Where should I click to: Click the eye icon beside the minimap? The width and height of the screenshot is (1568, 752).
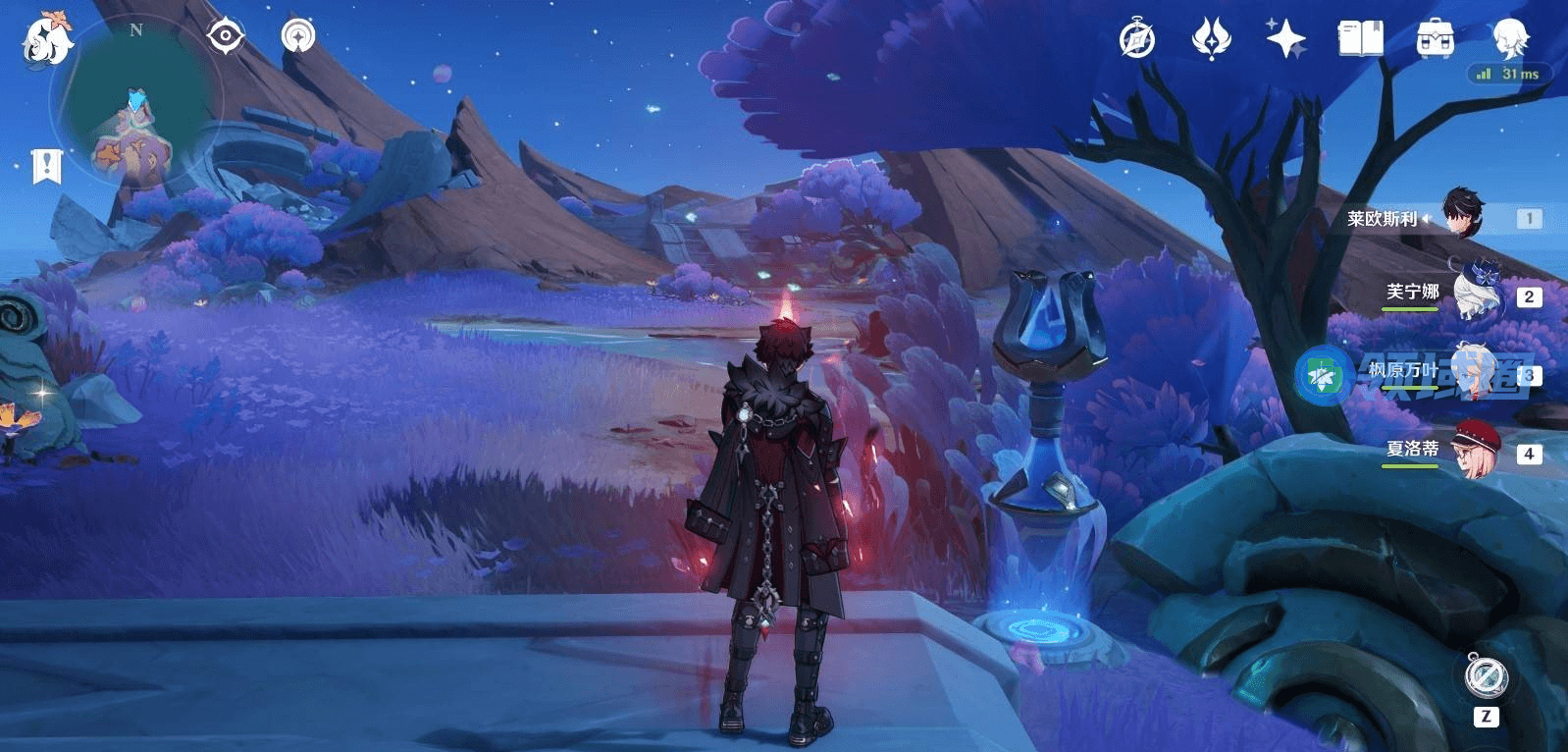click(x=225, y=37)
